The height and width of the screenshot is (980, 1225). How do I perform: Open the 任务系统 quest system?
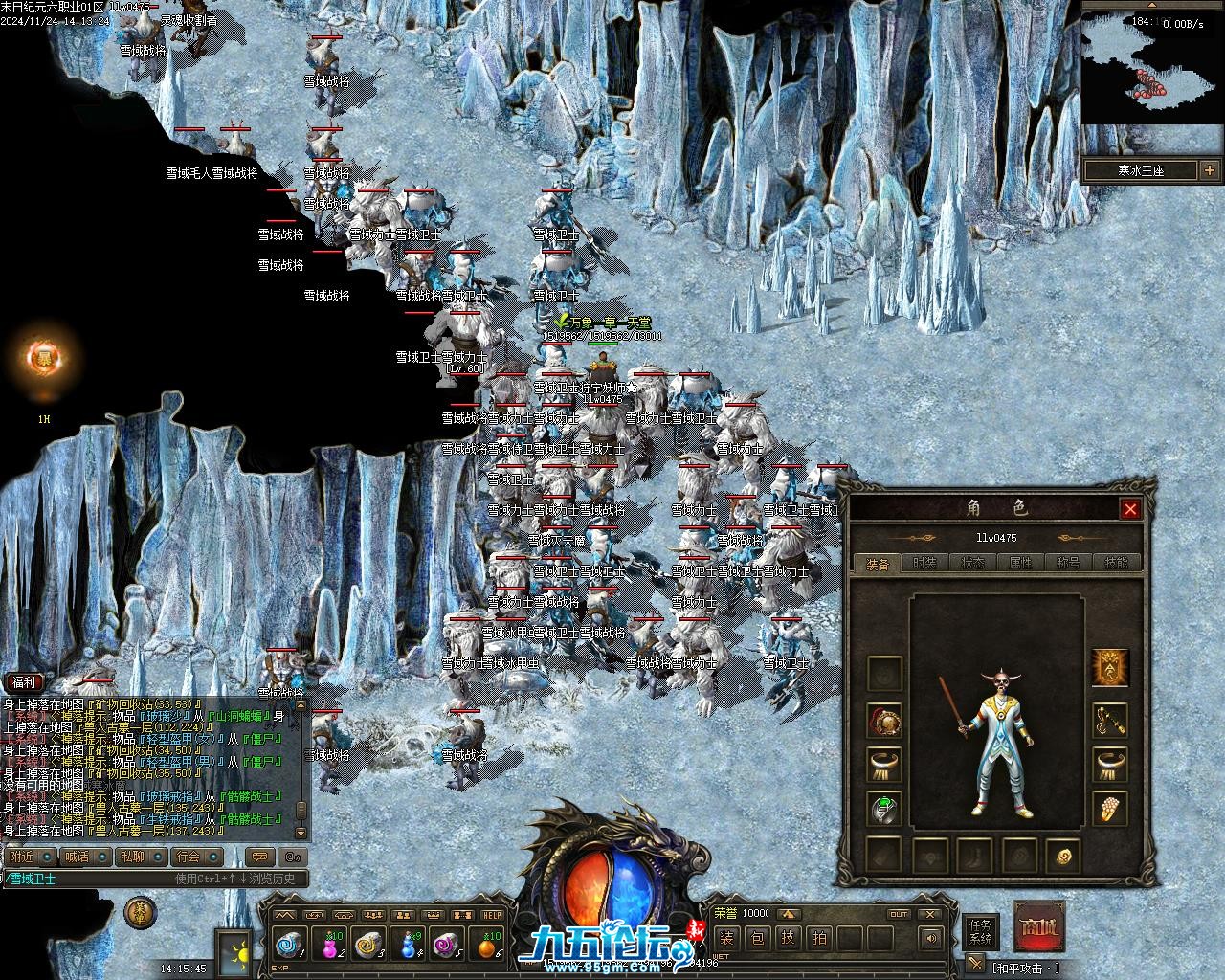[981, 931]
